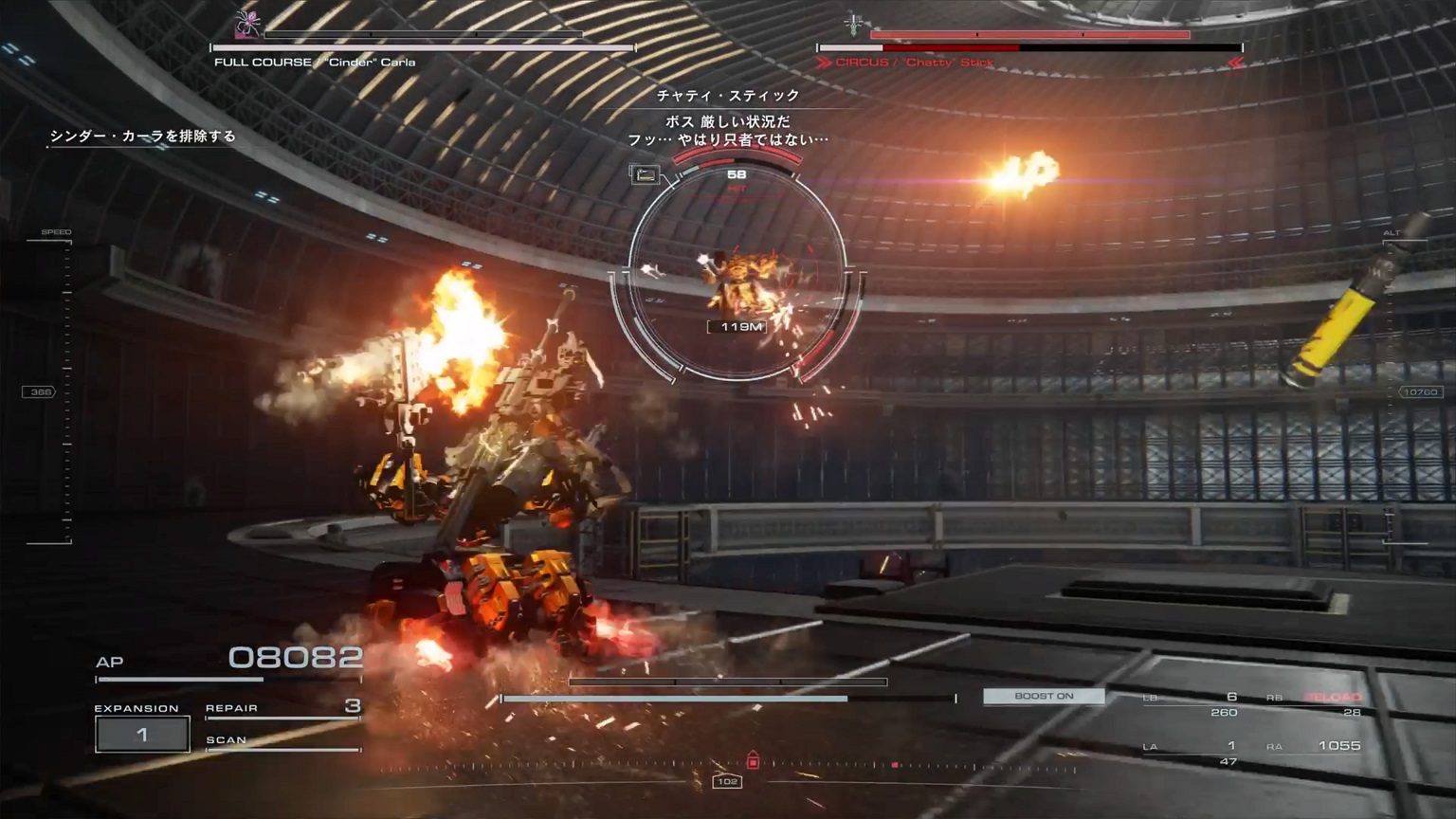Image resolution: width=1456 pixels, height=819 pixels.
Task: Select the Repair kit counter
Action: [282, 708]
